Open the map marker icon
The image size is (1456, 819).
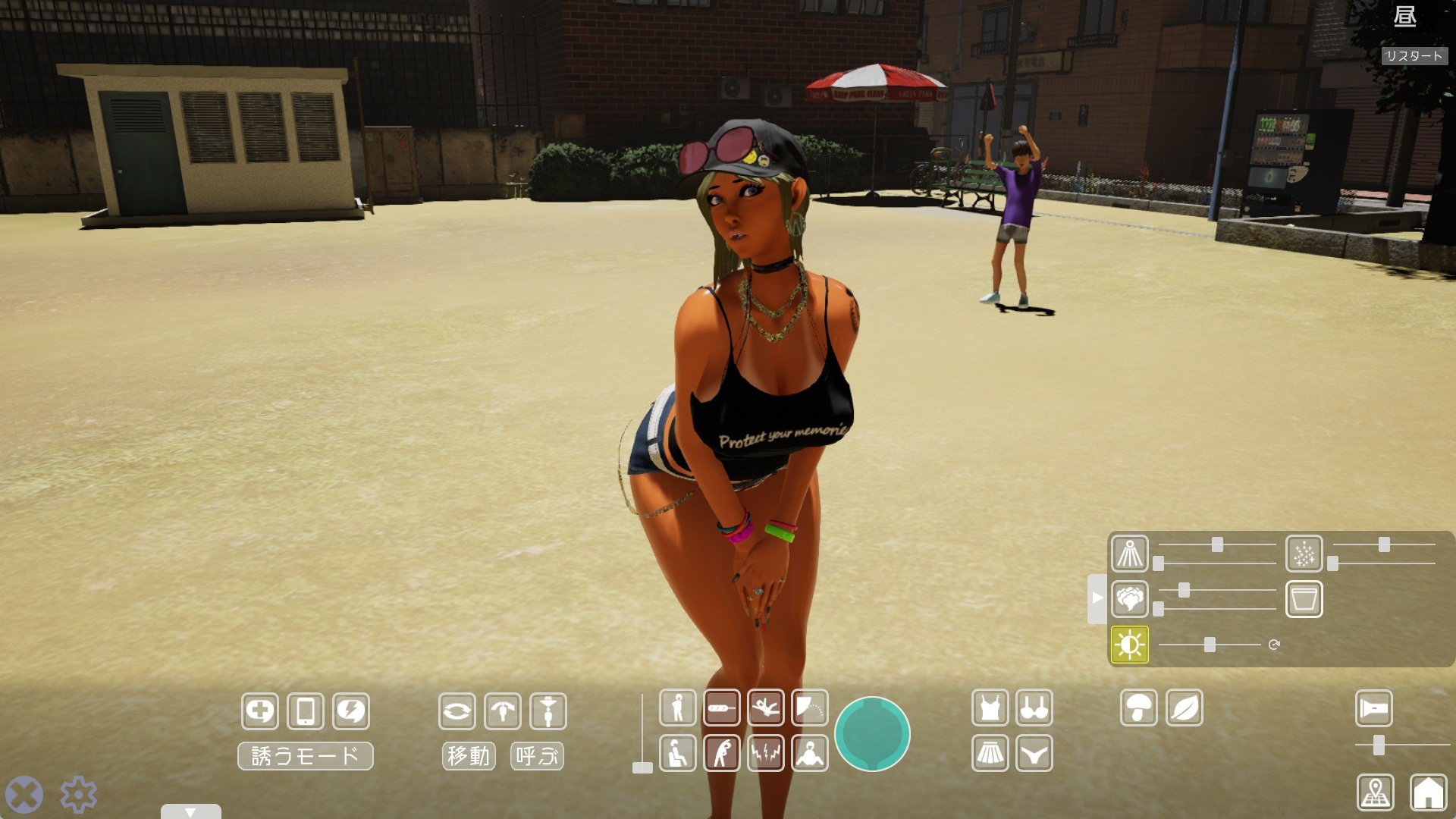click(1375, 792)
